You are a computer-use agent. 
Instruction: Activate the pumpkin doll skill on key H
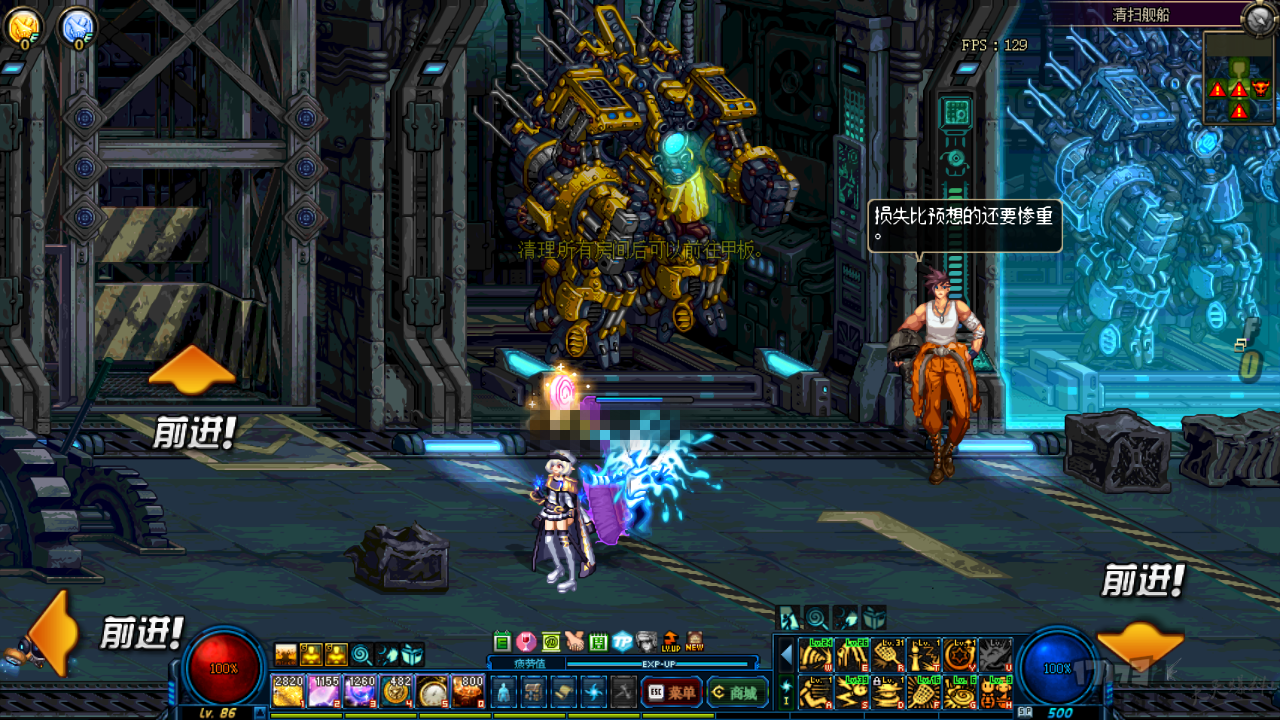pyautogui.click(x=993, y=691)
